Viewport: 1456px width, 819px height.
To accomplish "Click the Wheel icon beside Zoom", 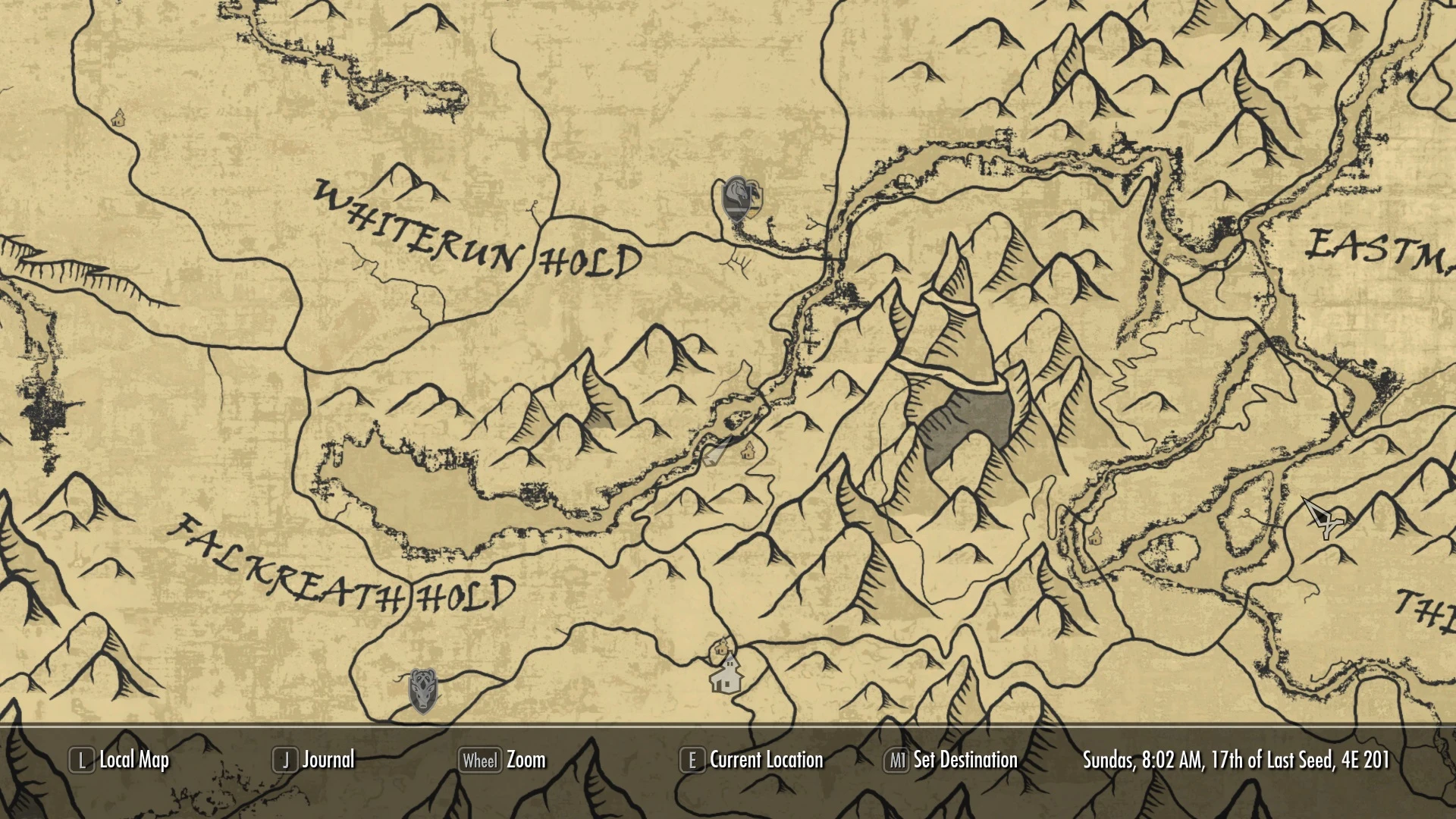I will coord(482,760).
